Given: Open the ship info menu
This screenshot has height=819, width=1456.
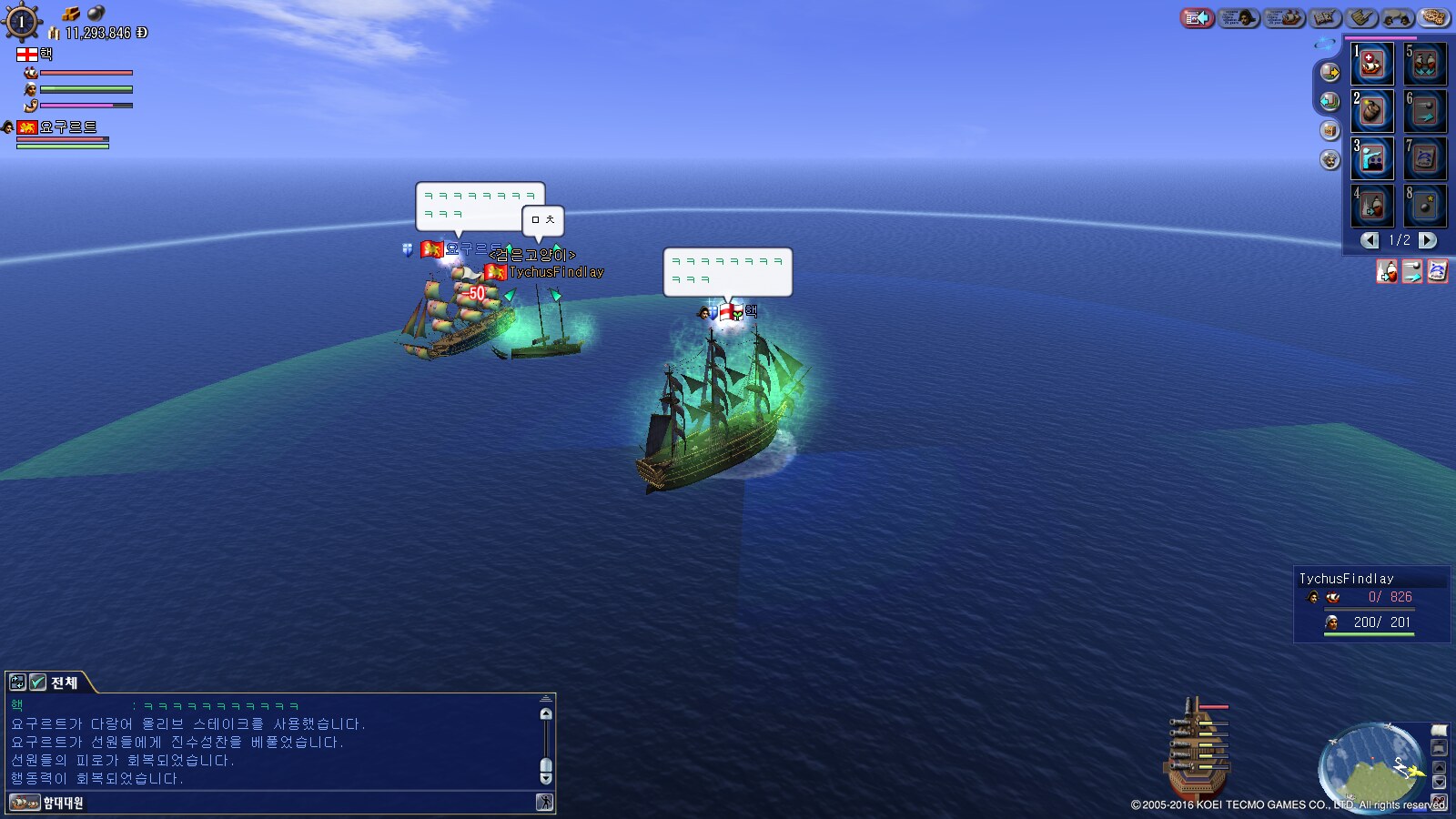Looking at the screenshot, I should tap(1284, 17).
